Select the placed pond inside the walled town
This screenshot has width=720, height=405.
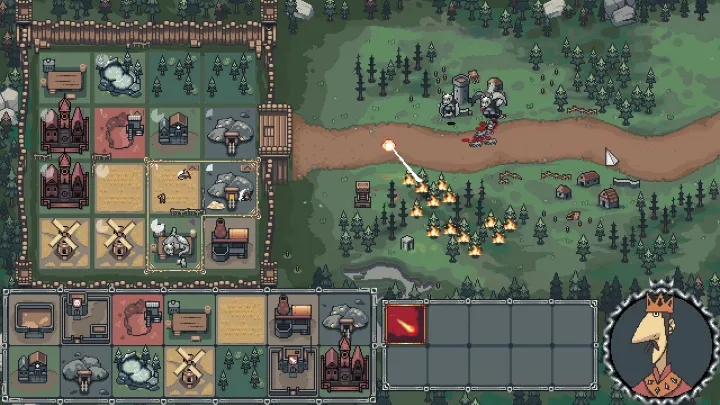[x=119, y=74]
